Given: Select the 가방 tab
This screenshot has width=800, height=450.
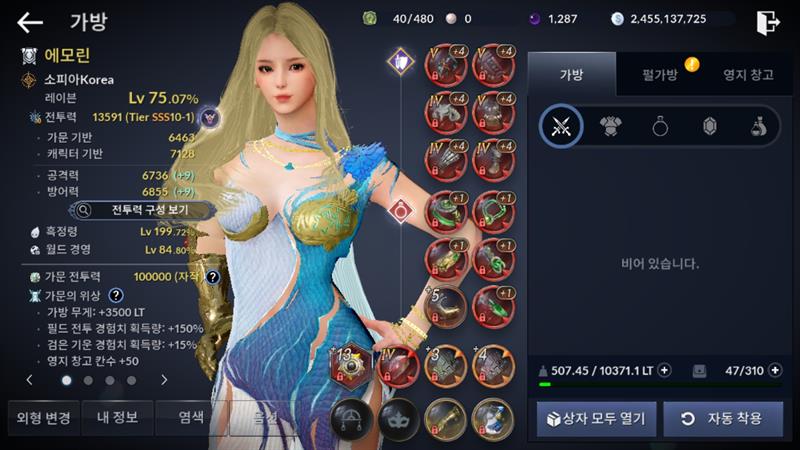Looking at the screenshot, I should (570, 74).
